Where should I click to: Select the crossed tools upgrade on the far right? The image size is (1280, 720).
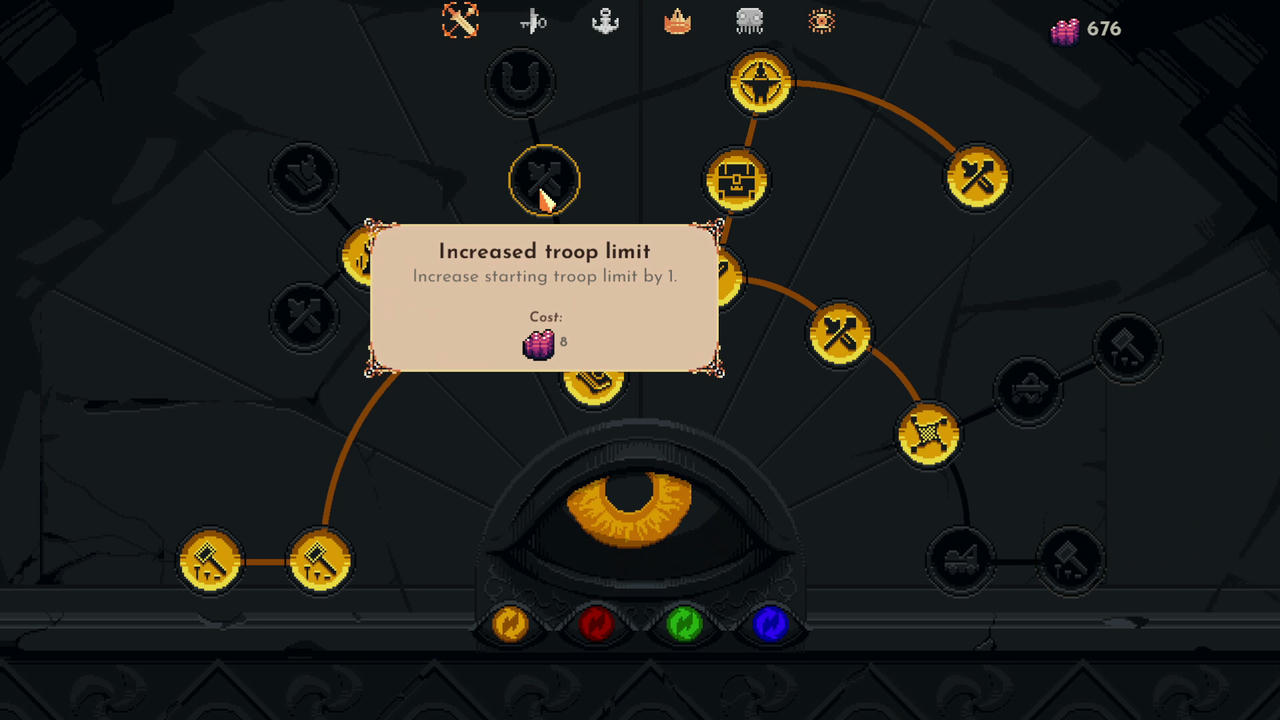pos(977,177)
